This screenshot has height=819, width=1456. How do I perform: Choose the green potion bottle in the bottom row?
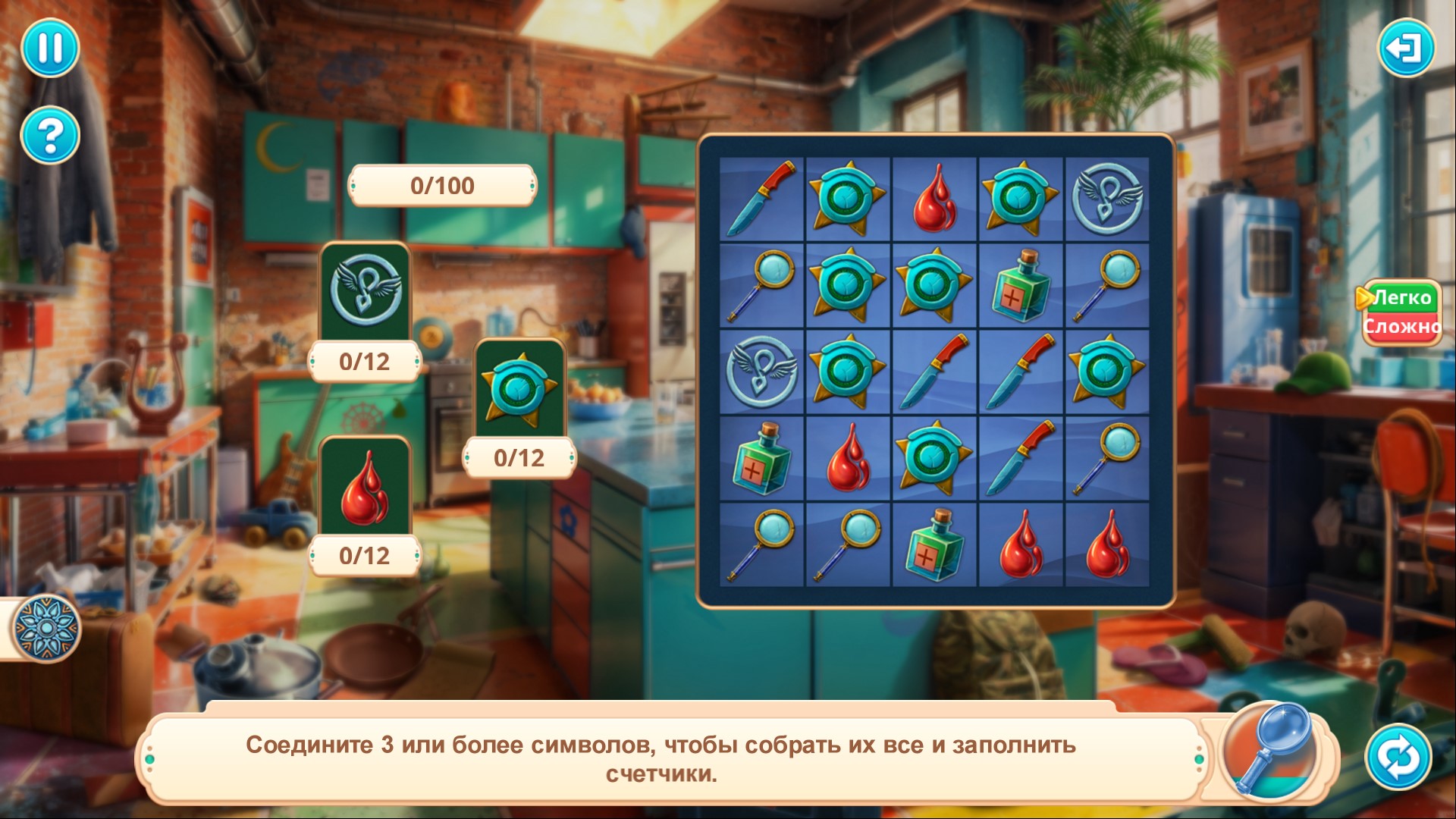(x=934, y=544)
